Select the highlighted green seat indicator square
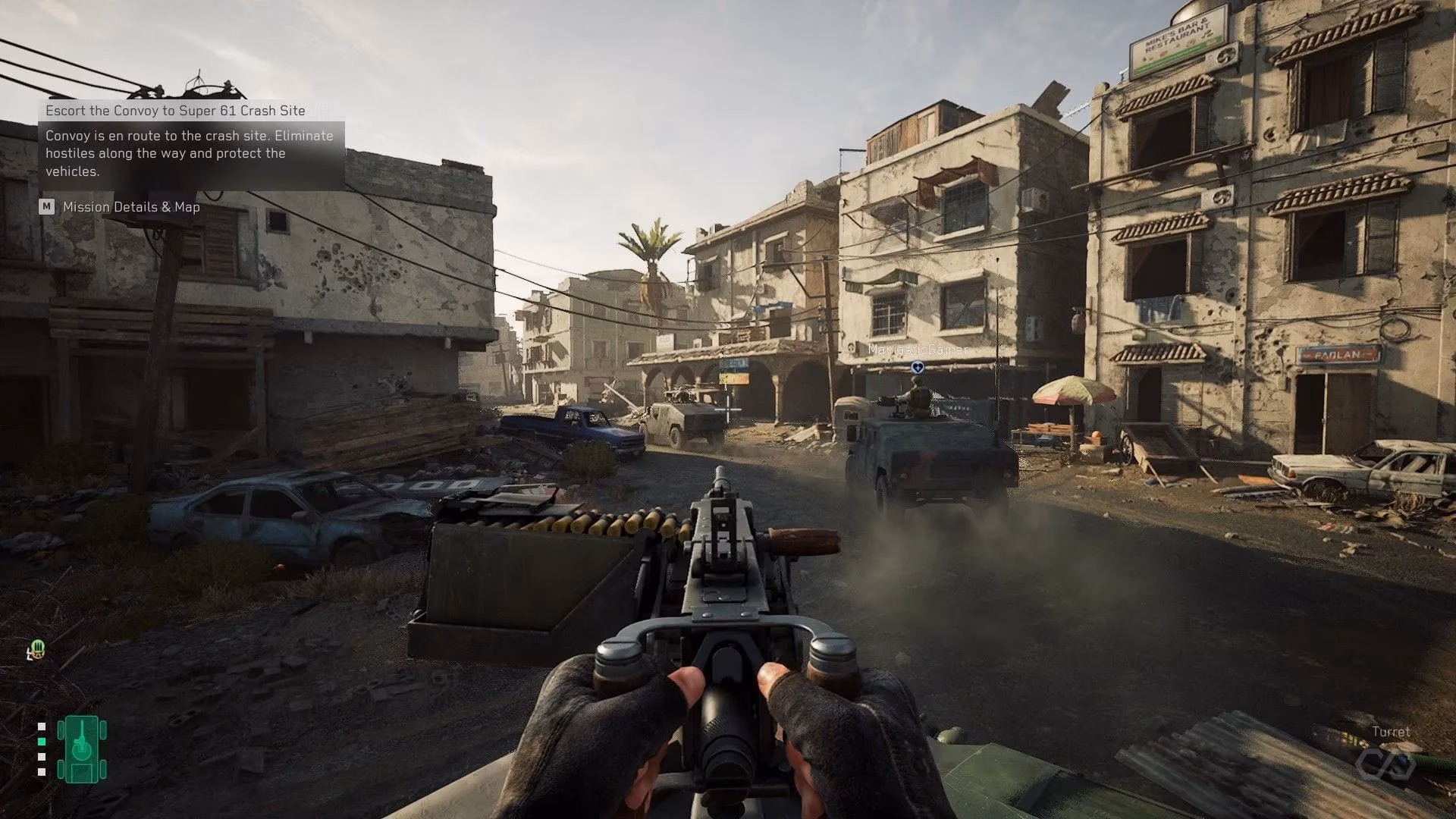The image size is (1456, 819). click(x=42, y=742)
